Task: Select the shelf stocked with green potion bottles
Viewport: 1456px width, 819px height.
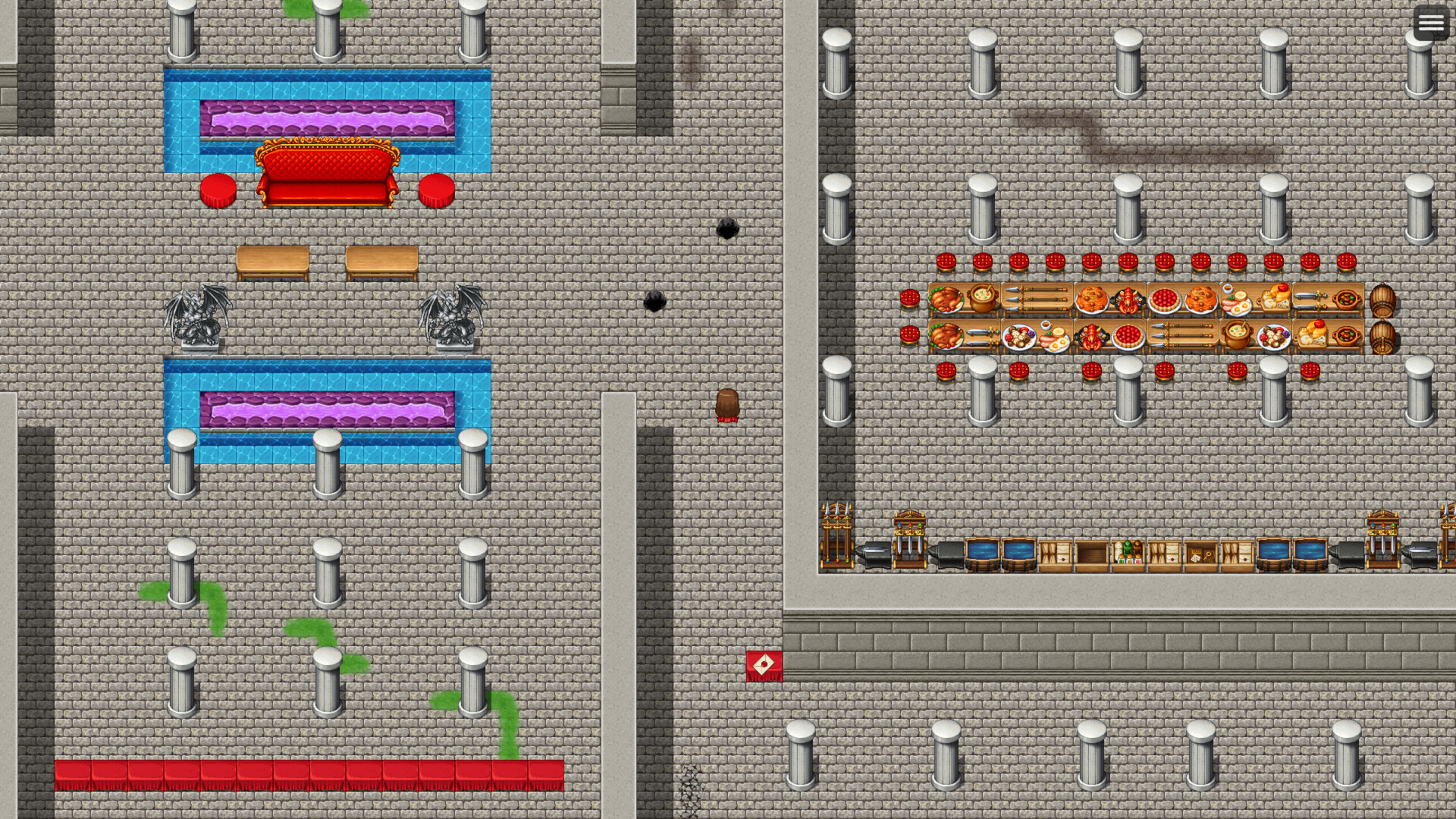Action: (1128, 554)
